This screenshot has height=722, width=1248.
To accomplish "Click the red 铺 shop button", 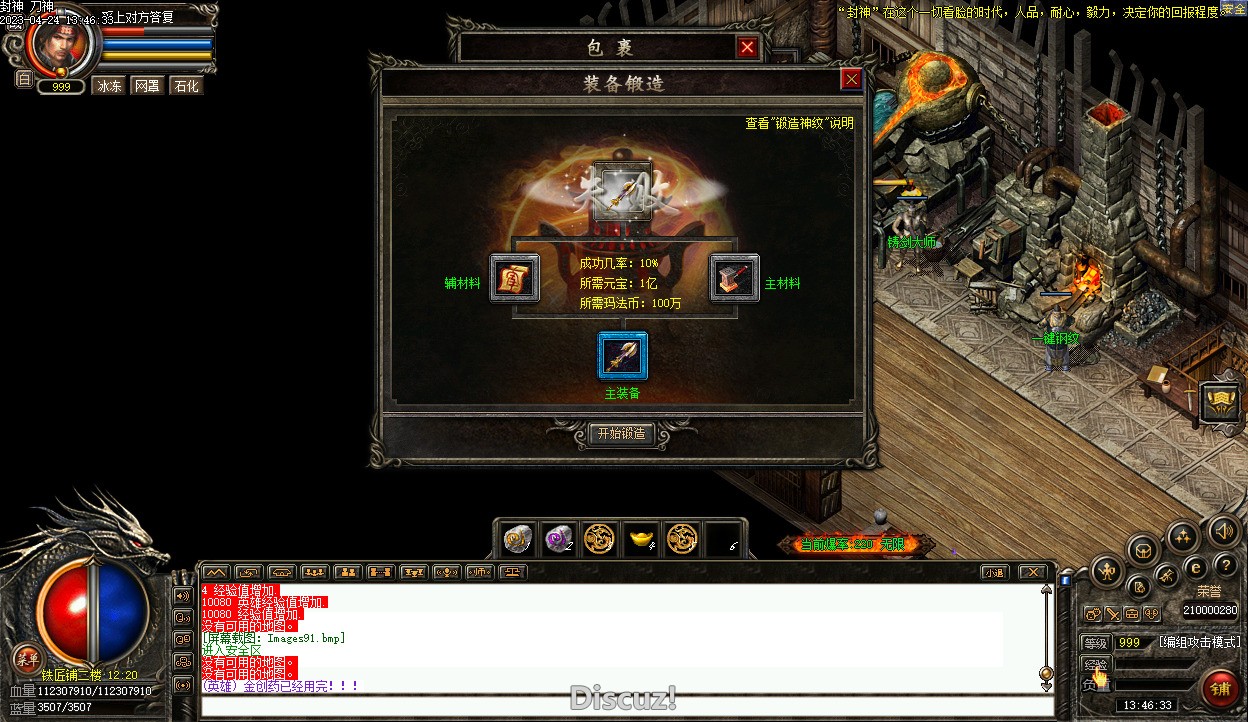I will pos(1220,689).
